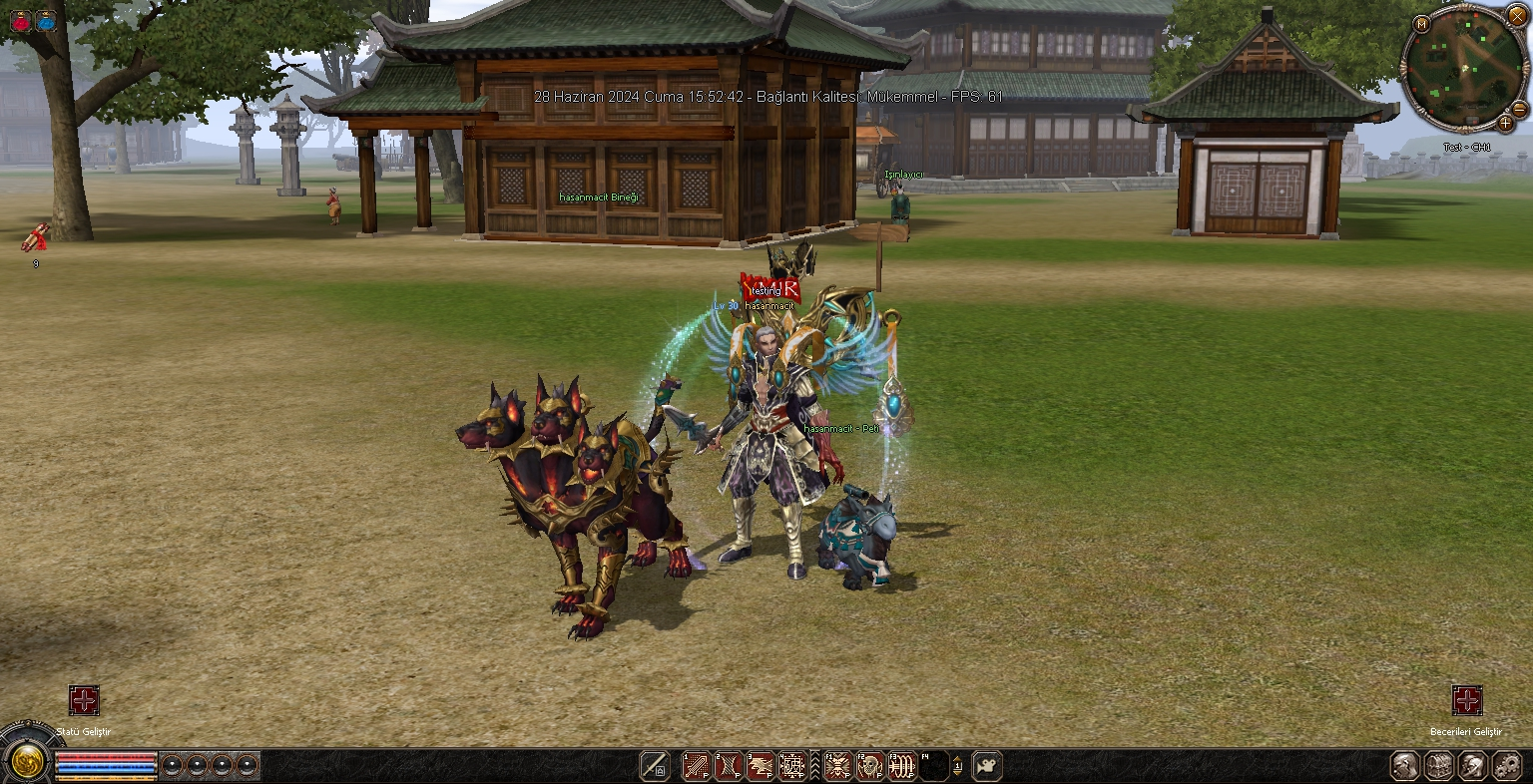
Task: Toggle the camera mode button
Action: (987, 765)
